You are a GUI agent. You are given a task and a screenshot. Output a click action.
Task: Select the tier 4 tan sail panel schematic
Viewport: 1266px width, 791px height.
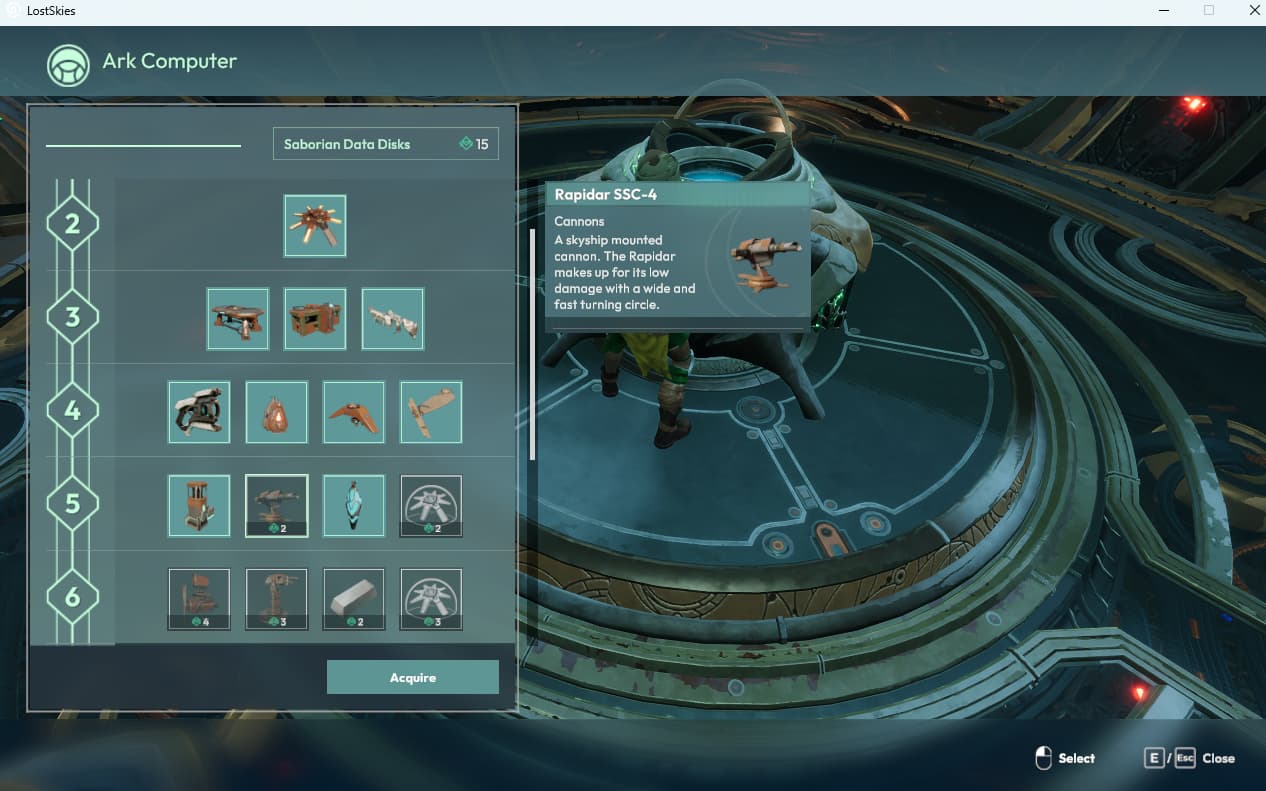click(431, 411)
